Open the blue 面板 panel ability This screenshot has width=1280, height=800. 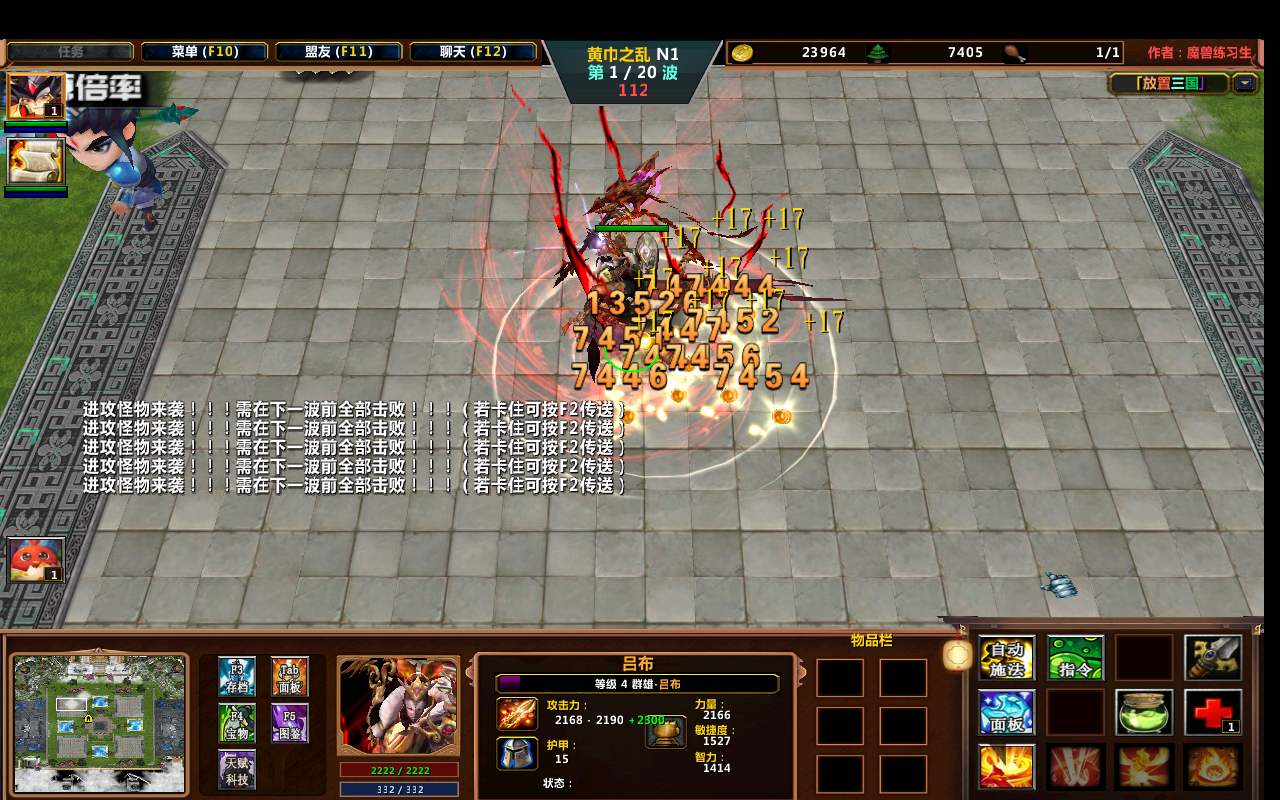(x=1006, y=712)
